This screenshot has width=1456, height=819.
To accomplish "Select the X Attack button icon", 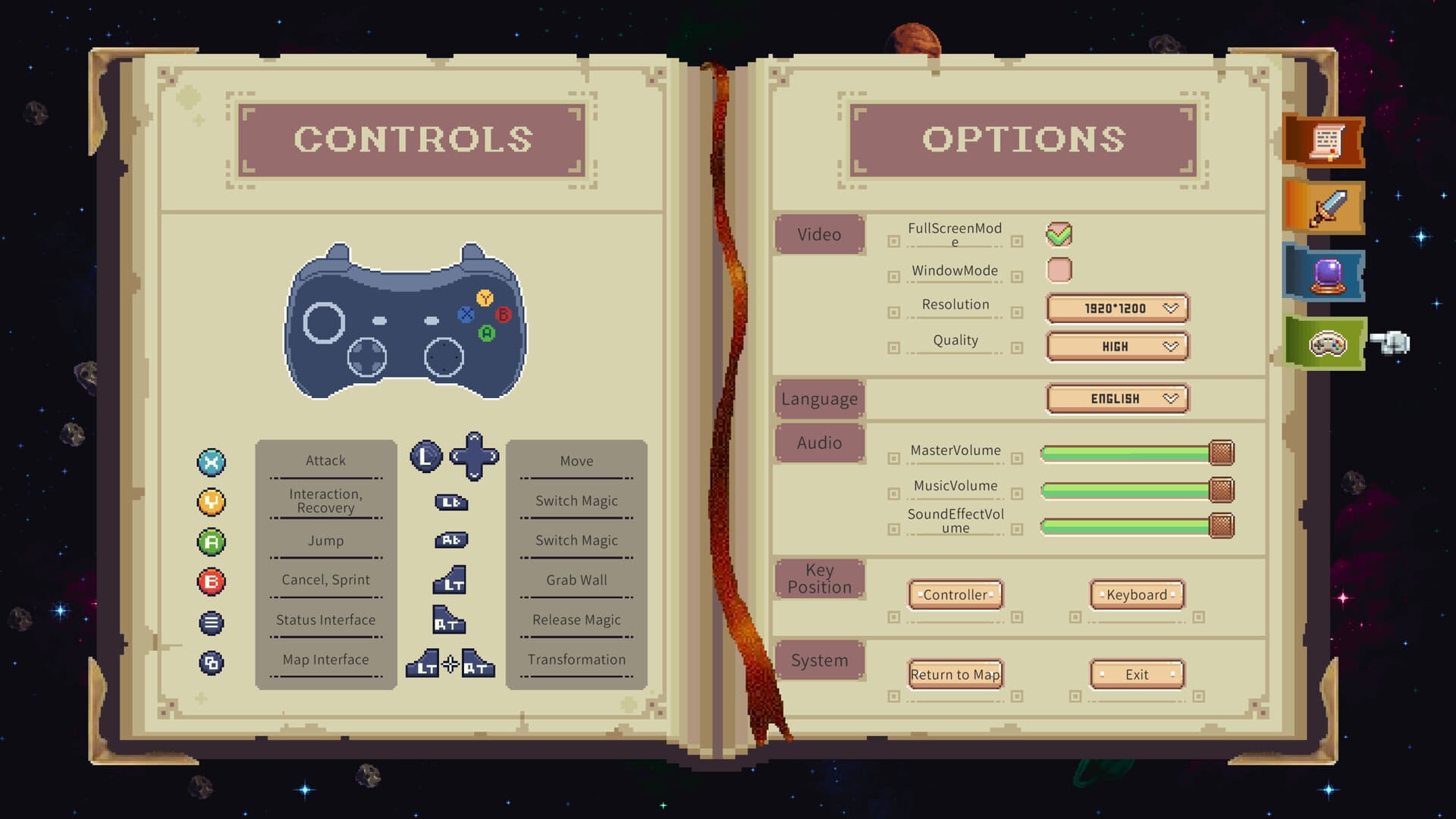I will pyautogui.click(x=212, y=461).
